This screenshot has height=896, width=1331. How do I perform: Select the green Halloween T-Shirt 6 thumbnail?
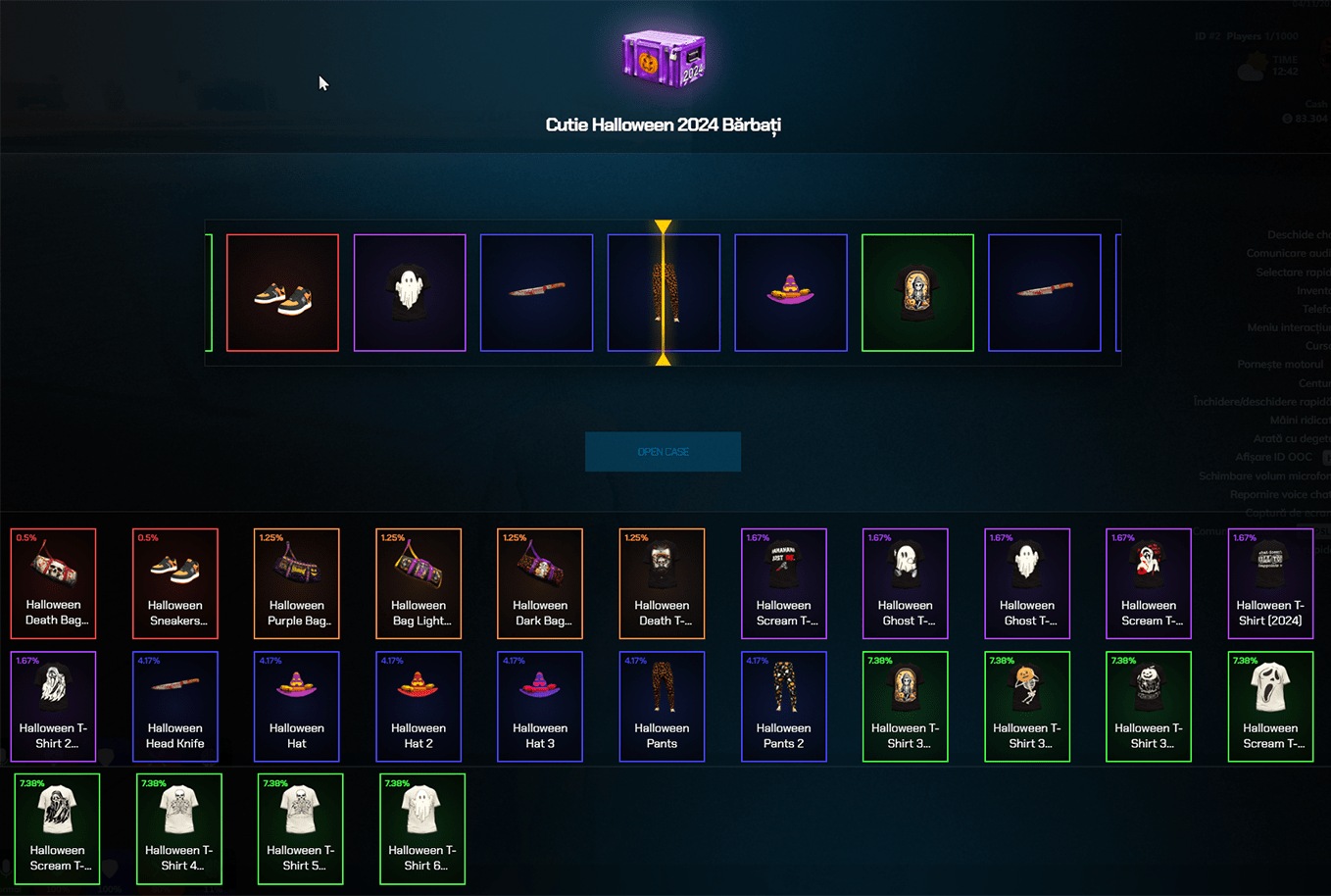point(422,828)
